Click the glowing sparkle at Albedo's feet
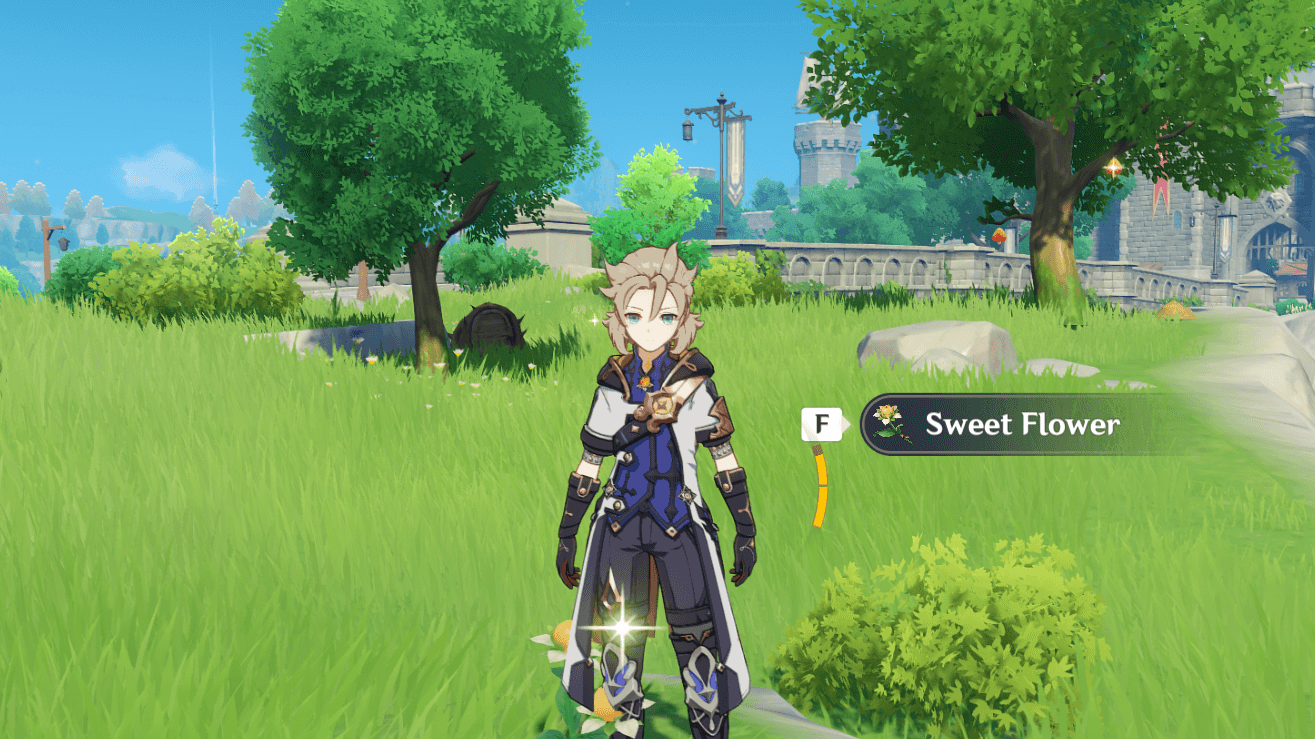 (620, 629)
